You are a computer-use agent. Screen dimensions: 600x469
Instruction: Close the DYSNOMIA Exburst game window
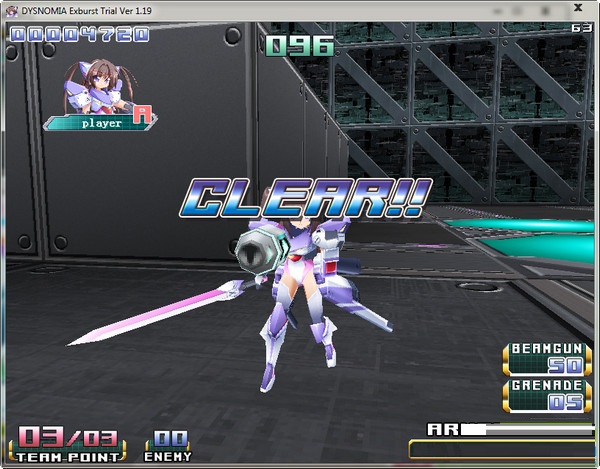[x=577, y=8]
